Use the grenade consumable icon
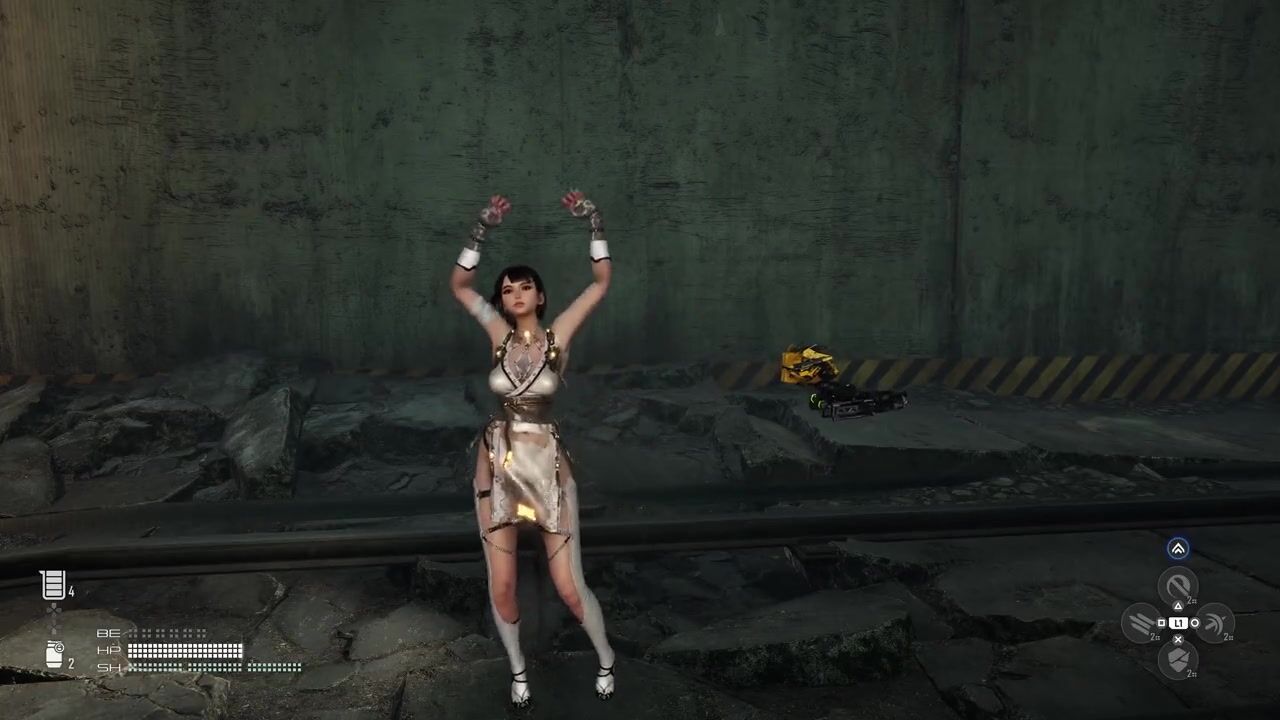Viewport: 1280px width, 720px height. point(54,655)
